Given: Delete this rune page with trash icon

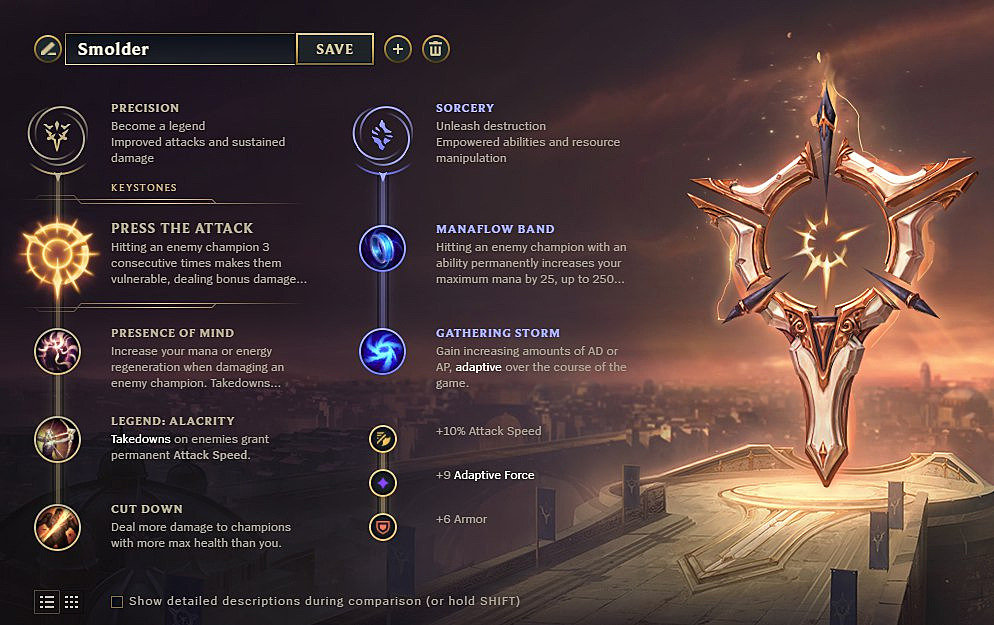Looking at the screenshot, I should click(435, 49).
